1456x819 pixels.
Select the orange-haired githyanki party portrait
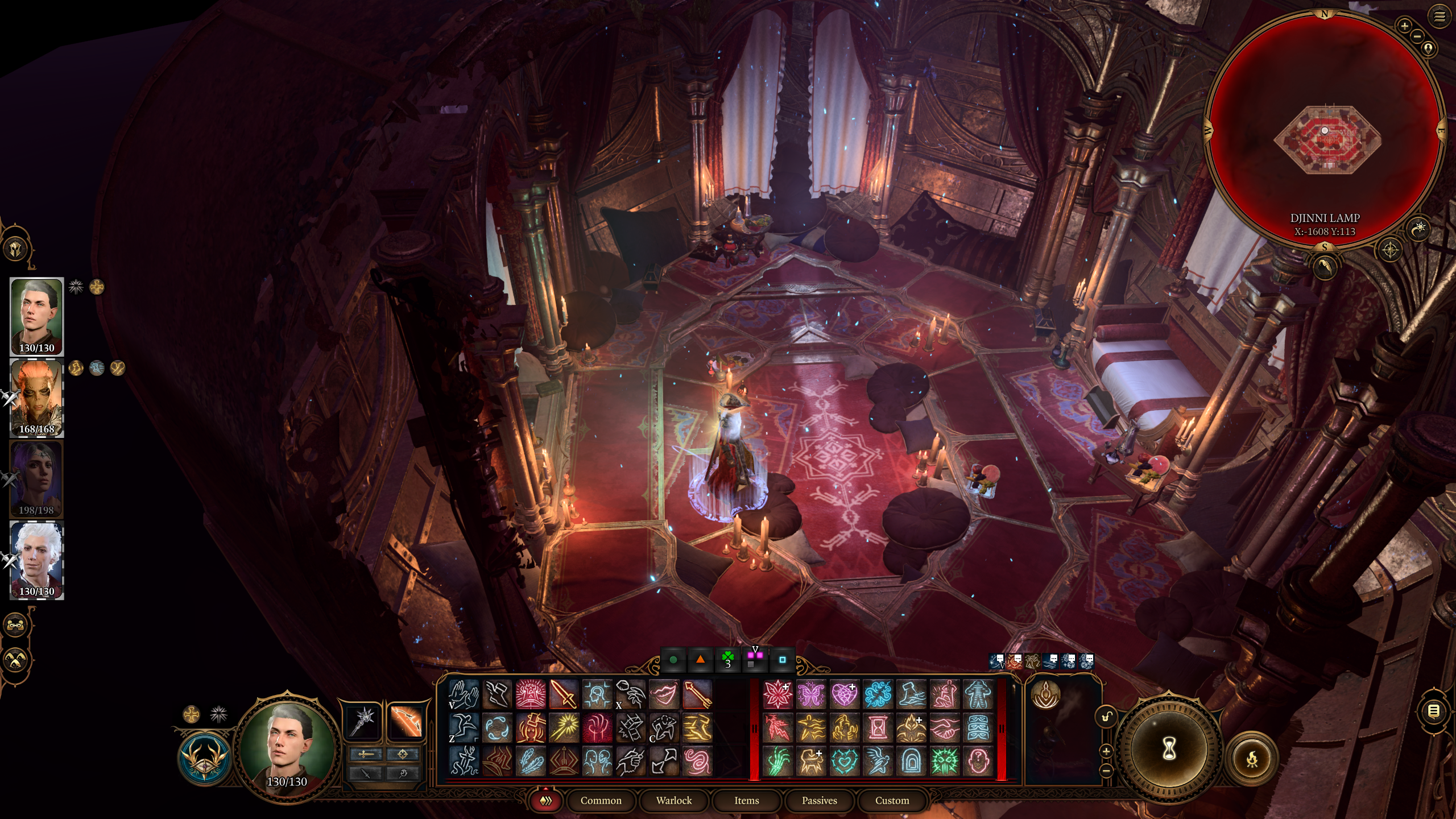(37, 398)
